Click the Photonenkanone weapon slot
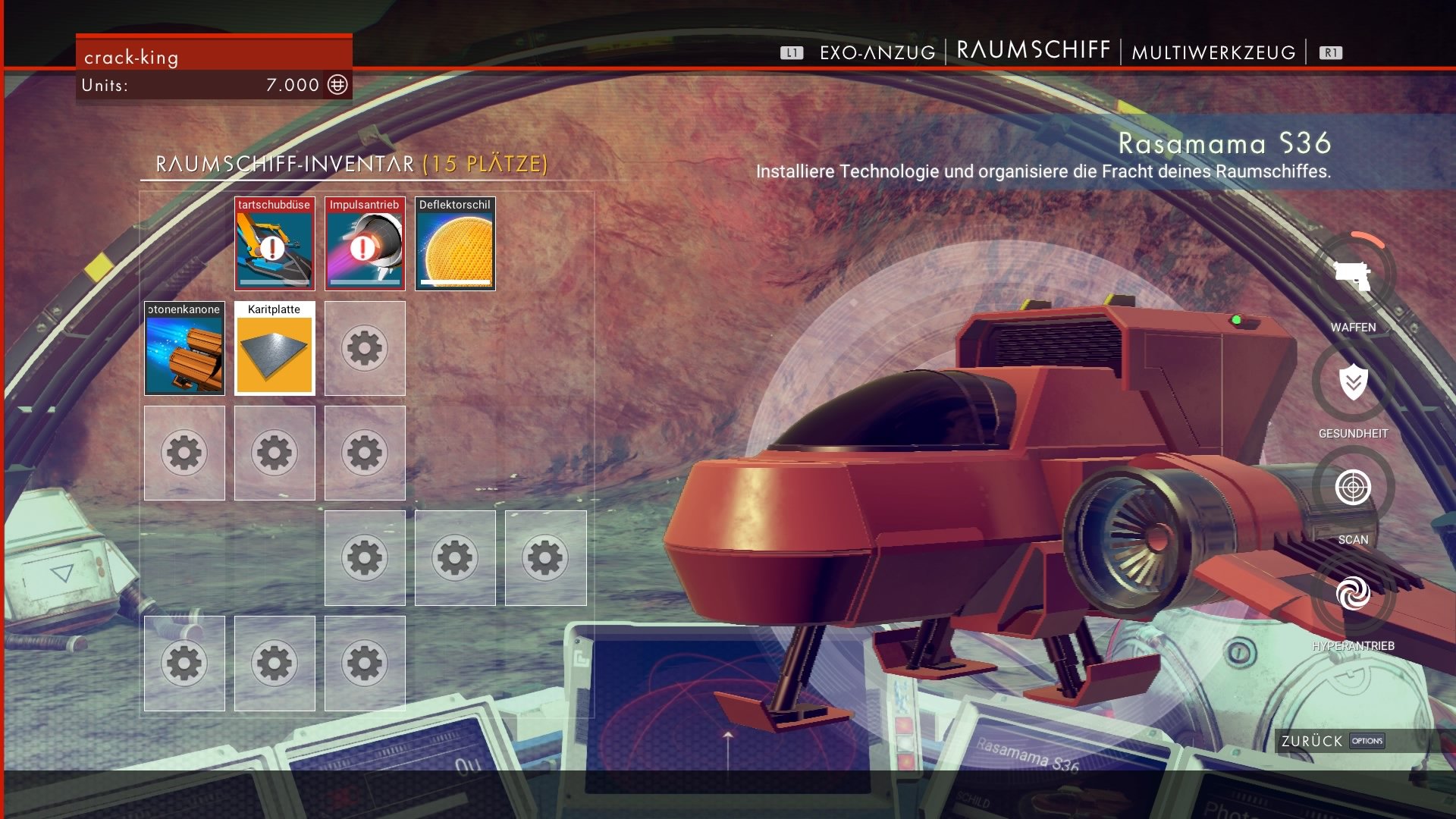The width and height of the screenshot is (1456, 819). click(184, 348)
